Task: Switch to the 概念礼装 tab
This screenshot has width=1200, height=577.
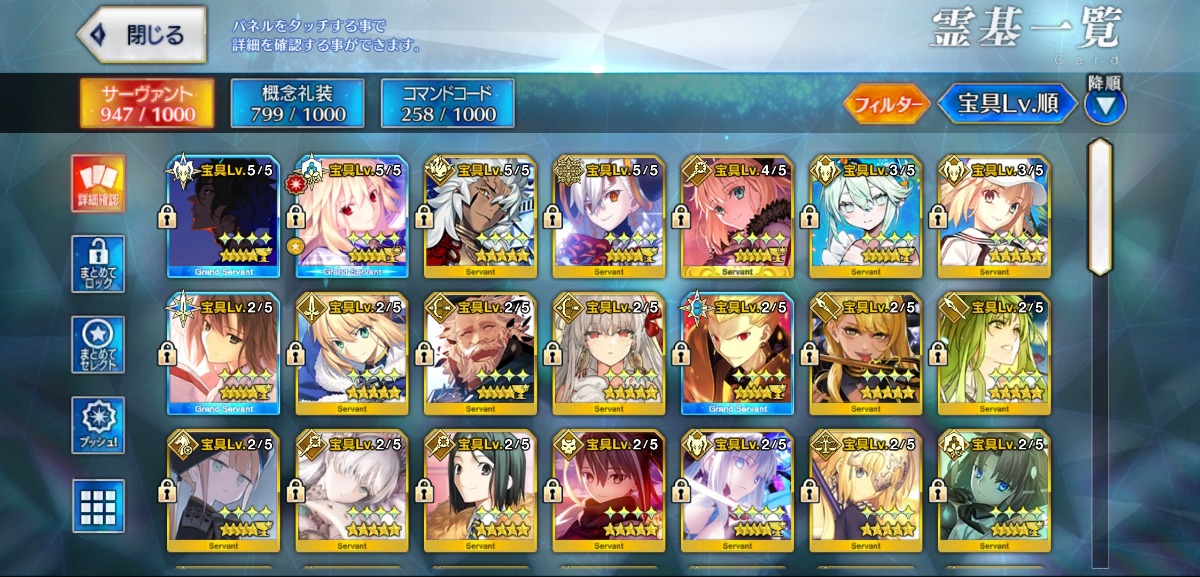Action: (x=297, y=104)
